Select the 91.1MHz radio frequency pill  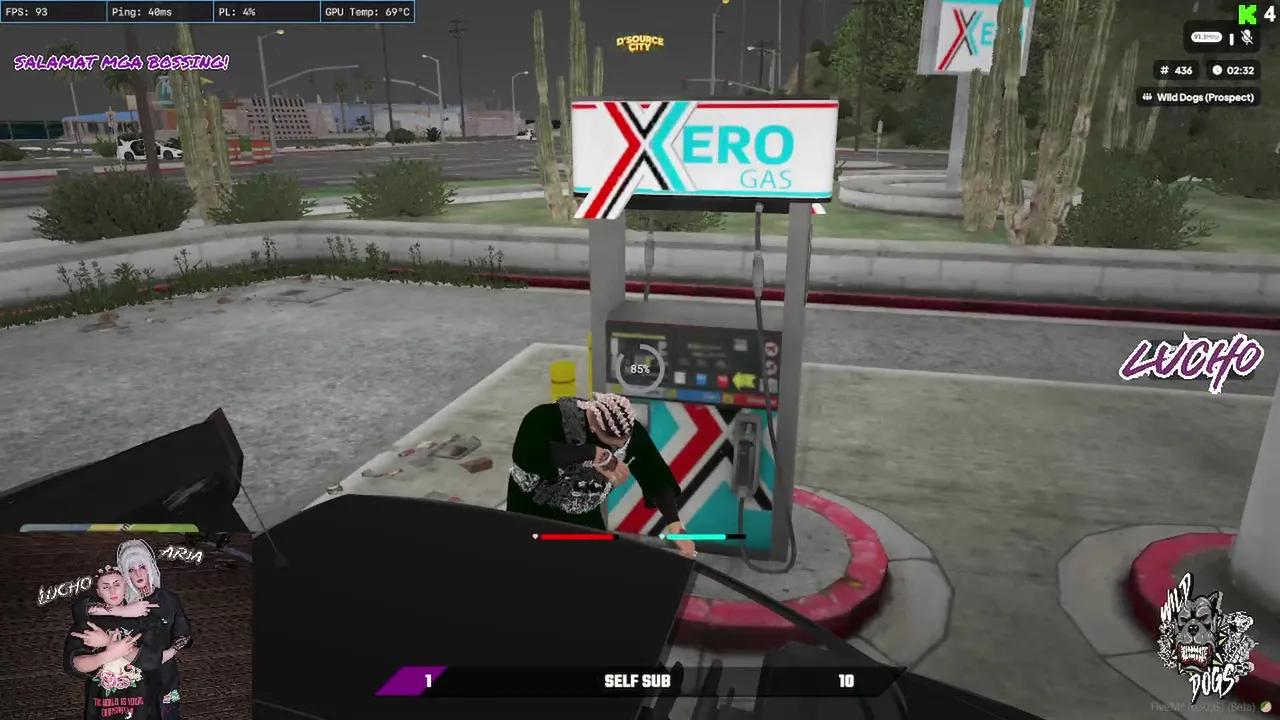point(1206,37)
